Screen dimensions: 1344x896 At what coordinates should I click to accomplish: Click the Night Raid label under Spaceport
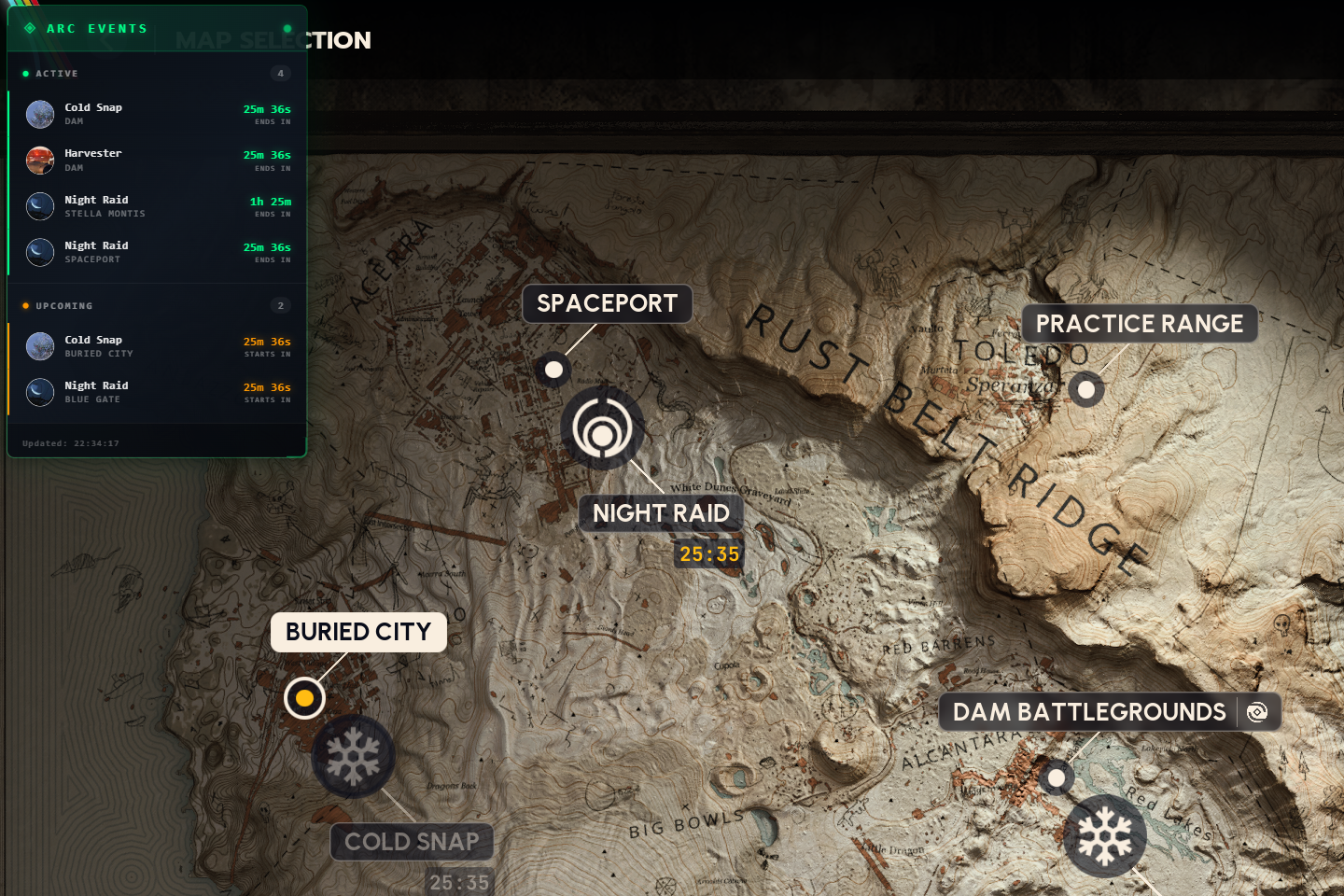click(661, 513)
